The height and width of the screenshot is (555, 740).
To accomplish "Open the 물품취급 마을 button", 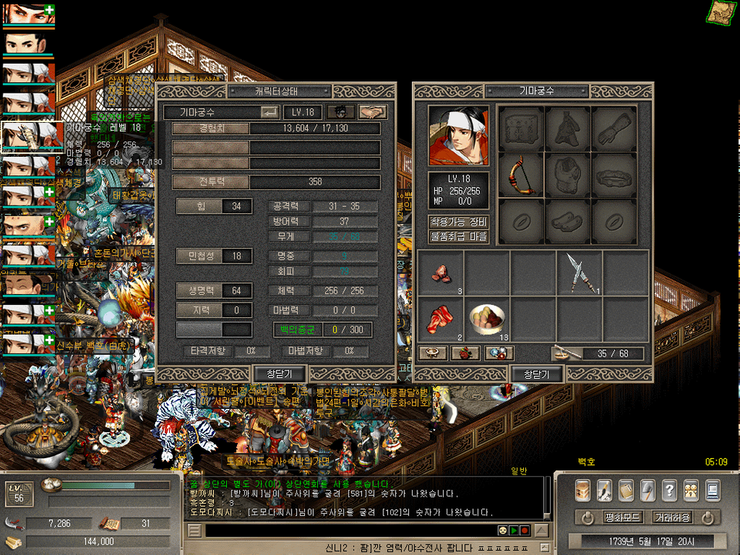I will (458, 237).
